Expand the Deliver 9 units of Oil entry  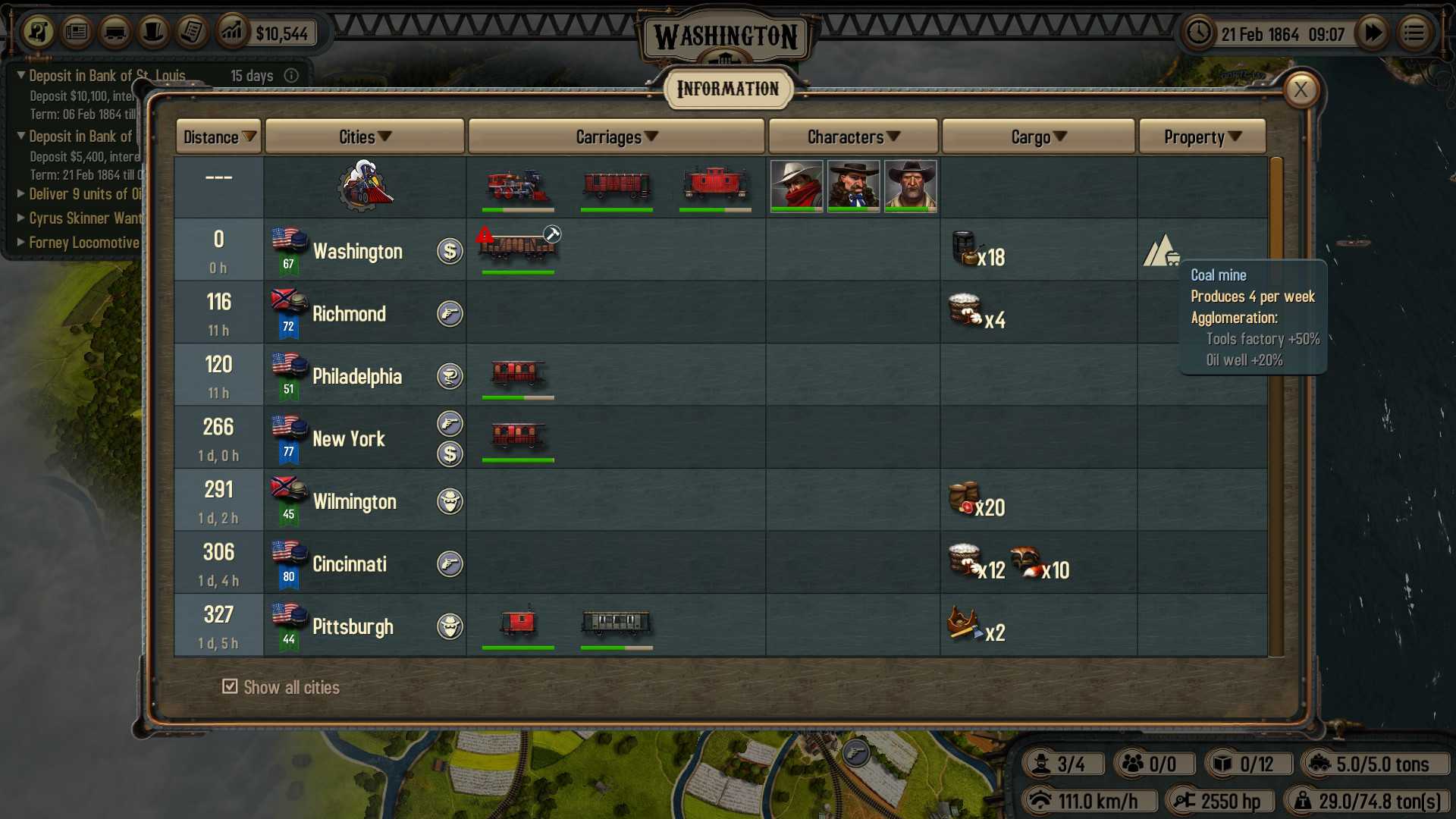pyautogui.click(x=20, y=194)
